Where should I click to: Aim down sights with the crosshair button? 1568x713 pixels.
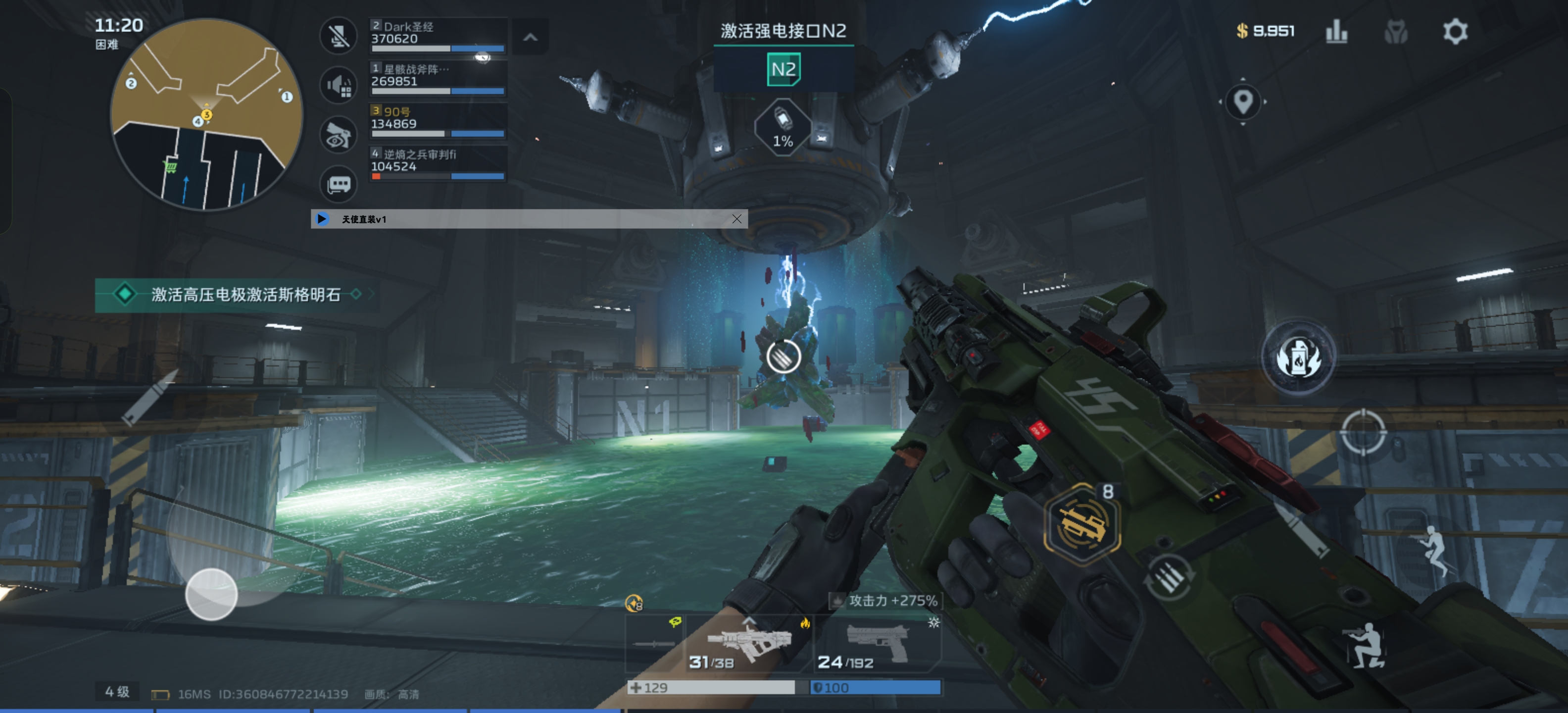click(1363, 432)
